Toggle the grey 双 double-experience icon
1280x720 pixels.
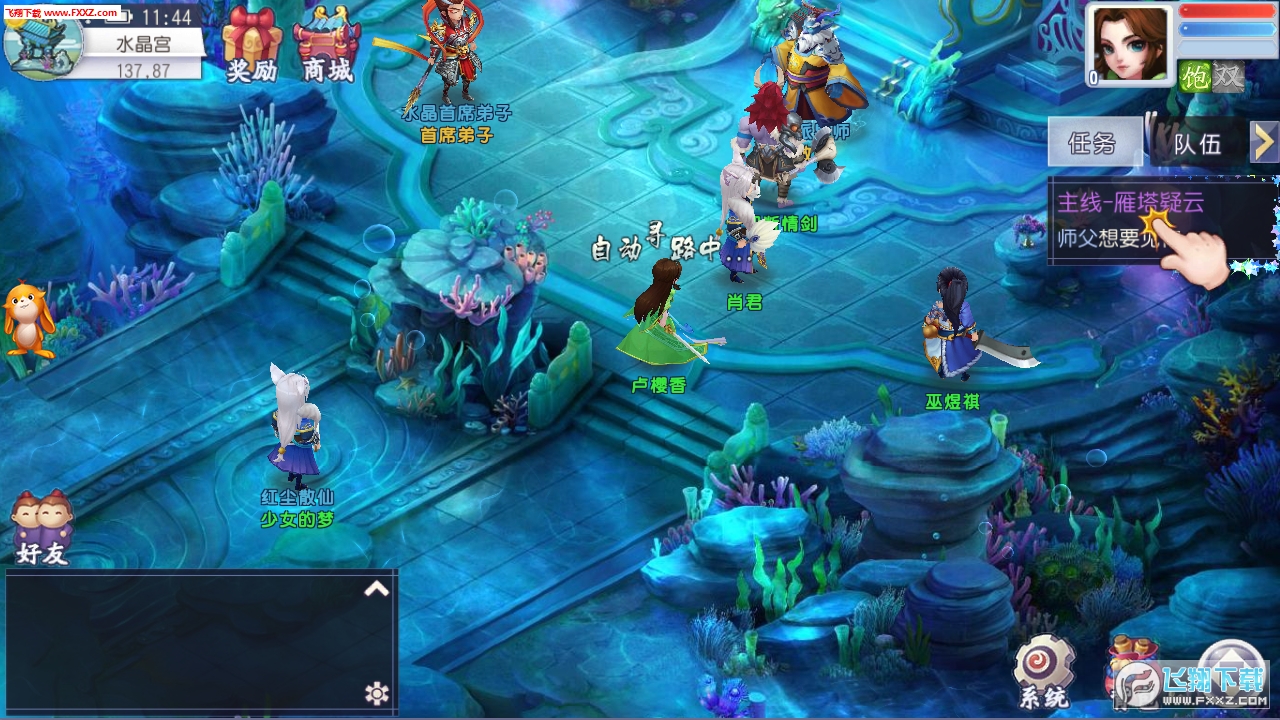(x=1228, y=76)
